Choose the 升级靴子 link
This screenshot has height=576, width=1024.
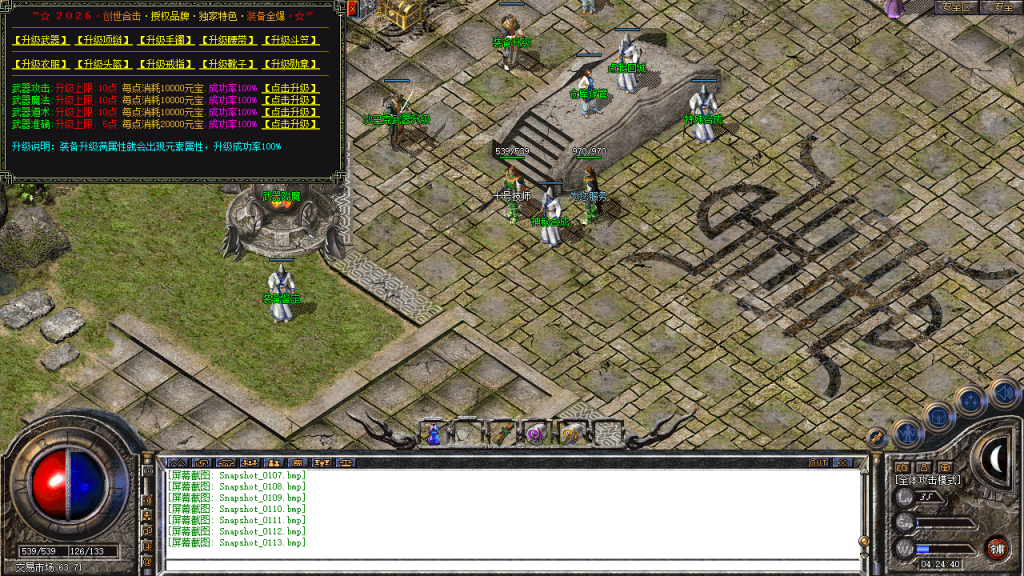pyautogui.click(x=229, y=64)
